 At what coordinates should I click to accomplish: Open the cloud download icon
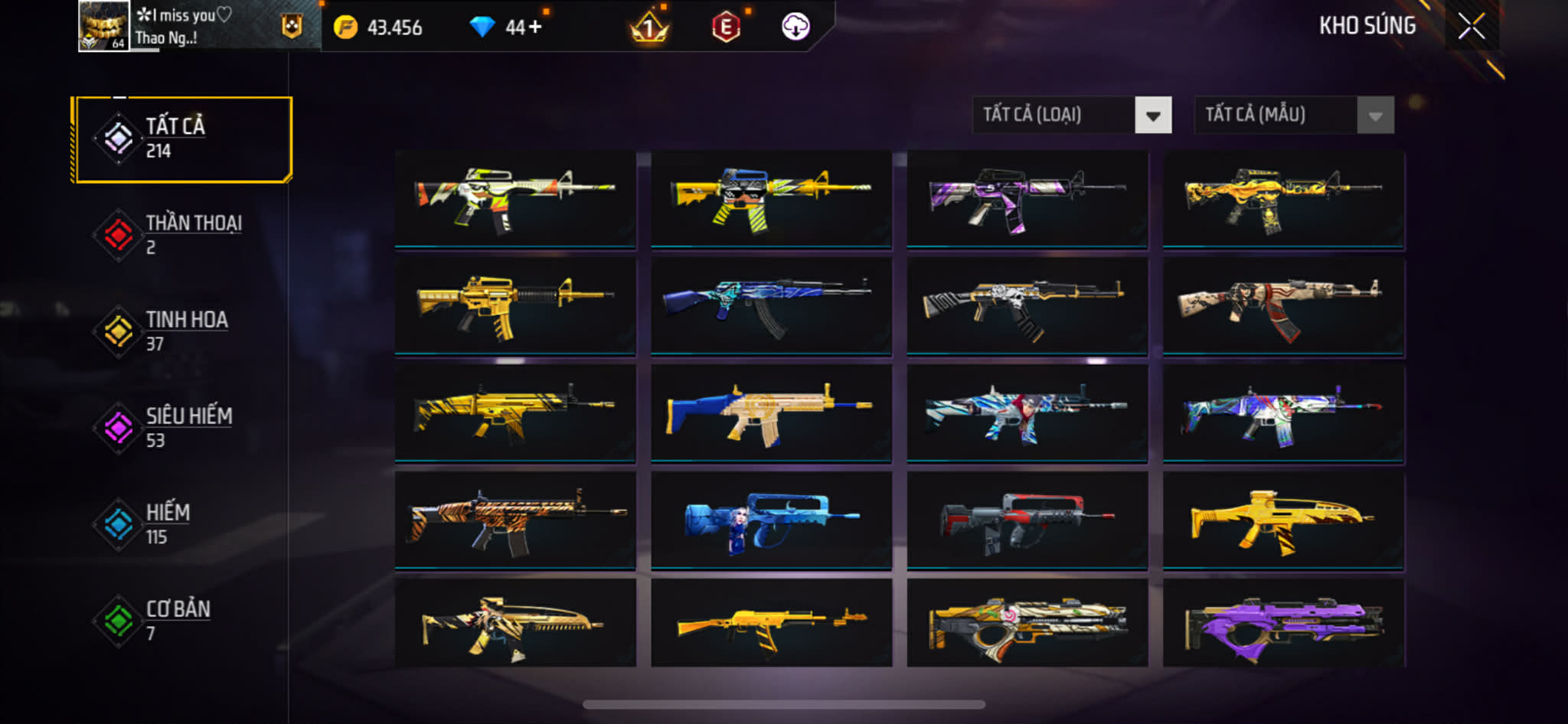coord(795,28)
